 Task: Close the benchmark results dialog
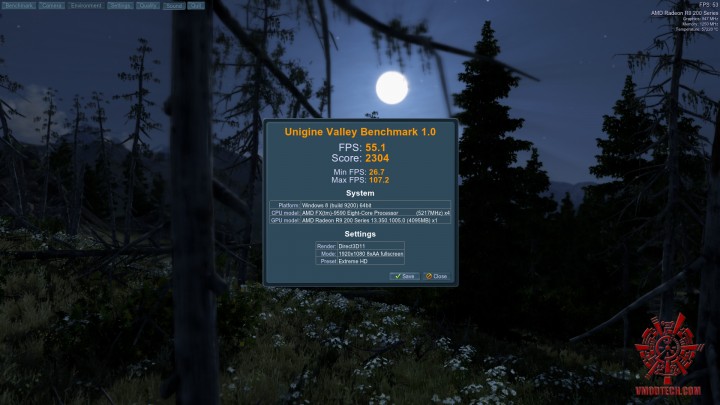436,276
